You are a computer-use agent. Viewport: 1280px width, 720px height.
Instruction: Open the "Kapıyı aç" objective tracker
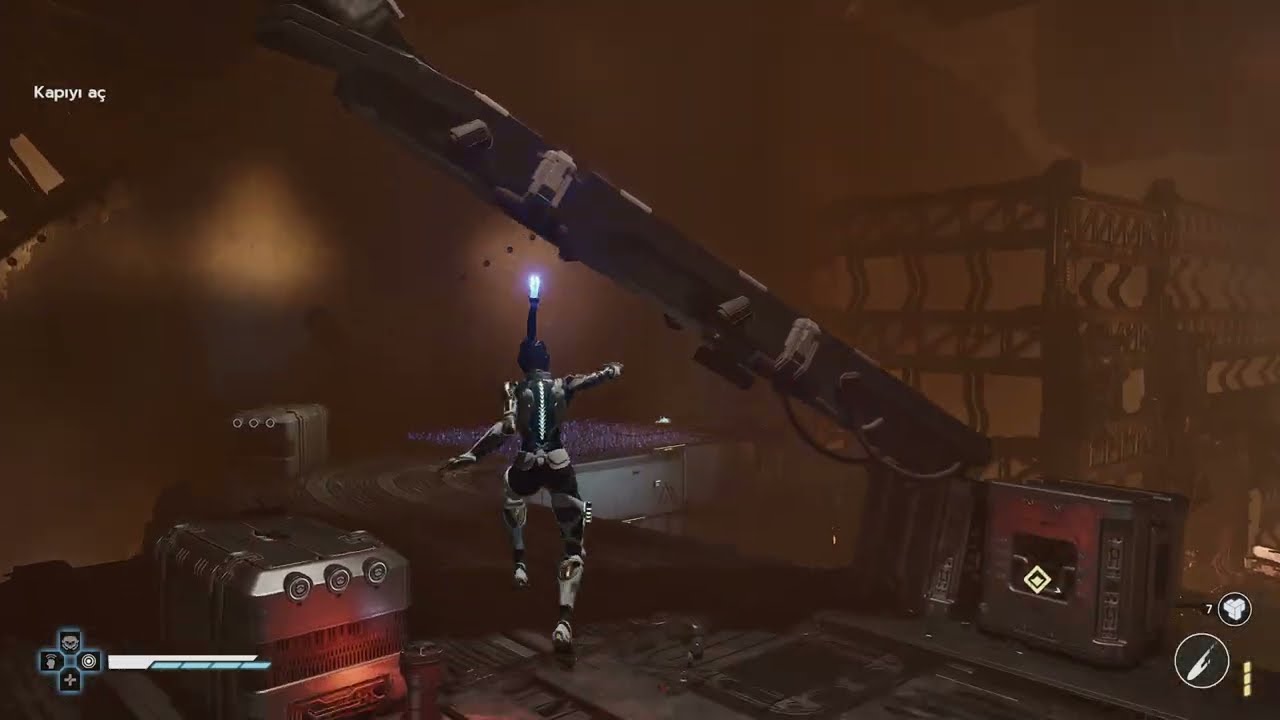[x=70, y=93]
